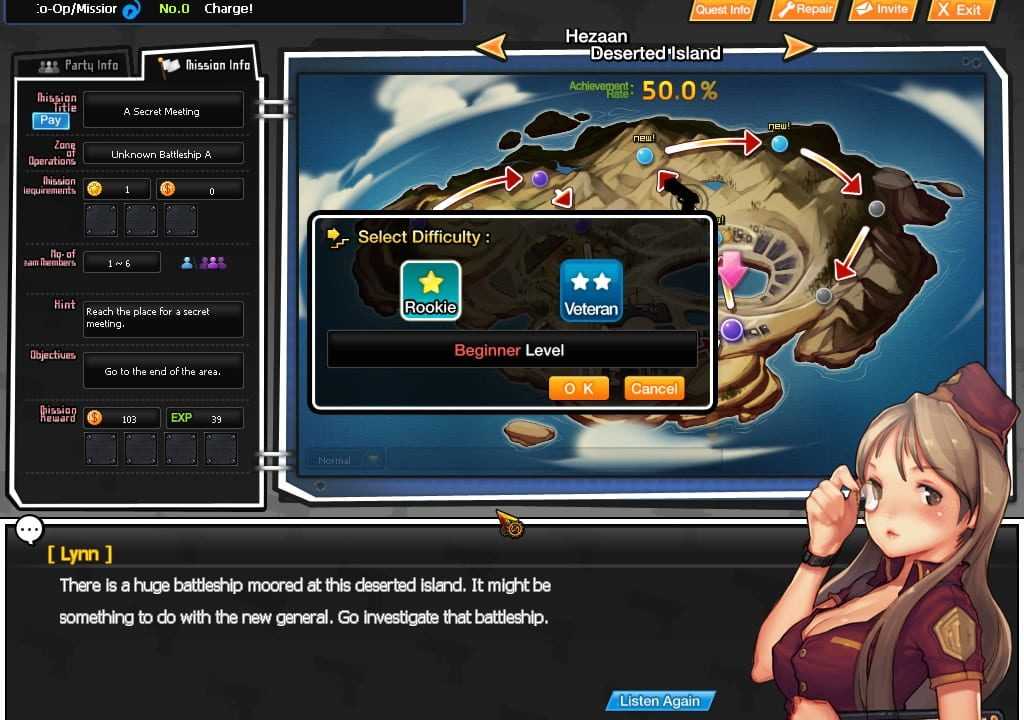Go to the next map area
Screen dimensions: 1024x720
(x=798, y=46)
